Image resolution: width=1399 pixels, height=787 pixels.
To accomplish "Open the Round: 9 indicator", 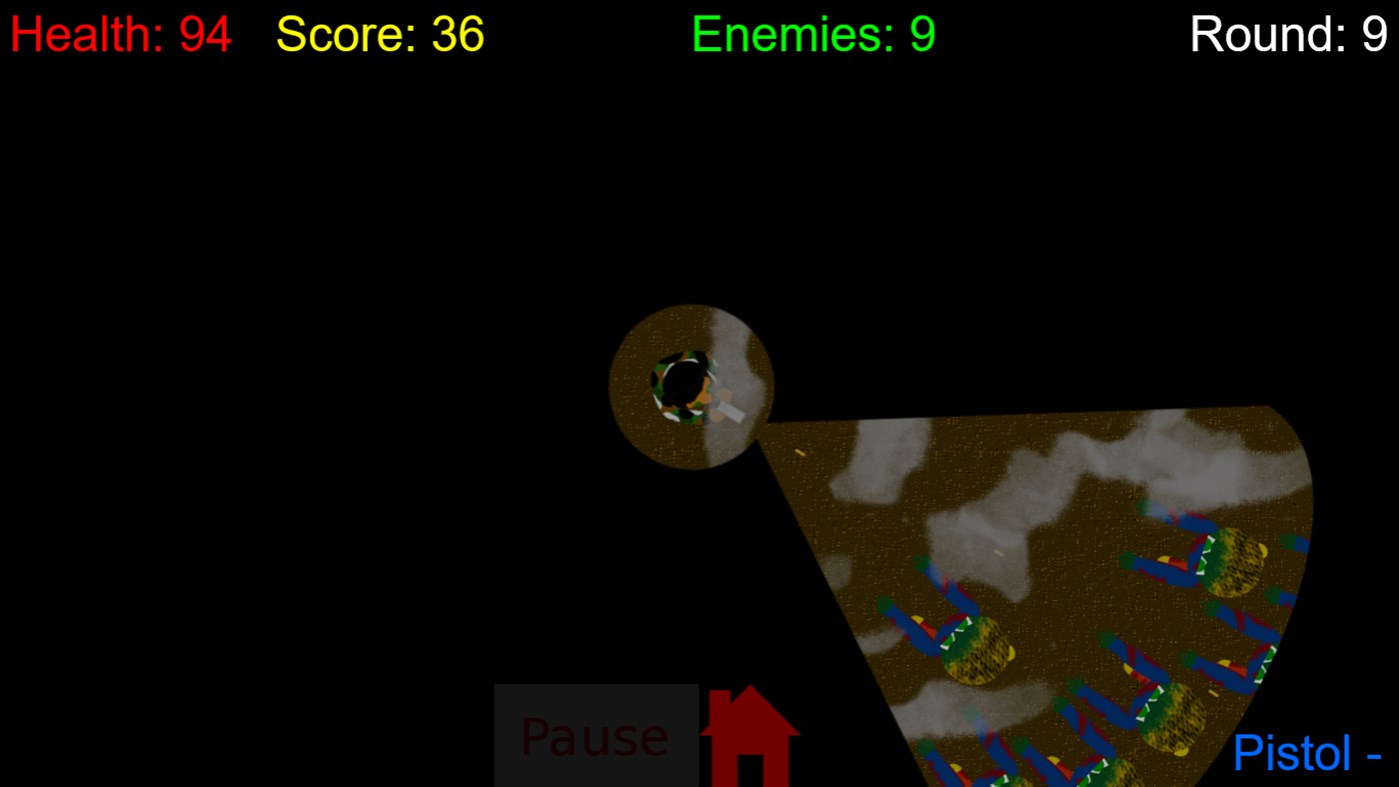I will pos(1288,34).
